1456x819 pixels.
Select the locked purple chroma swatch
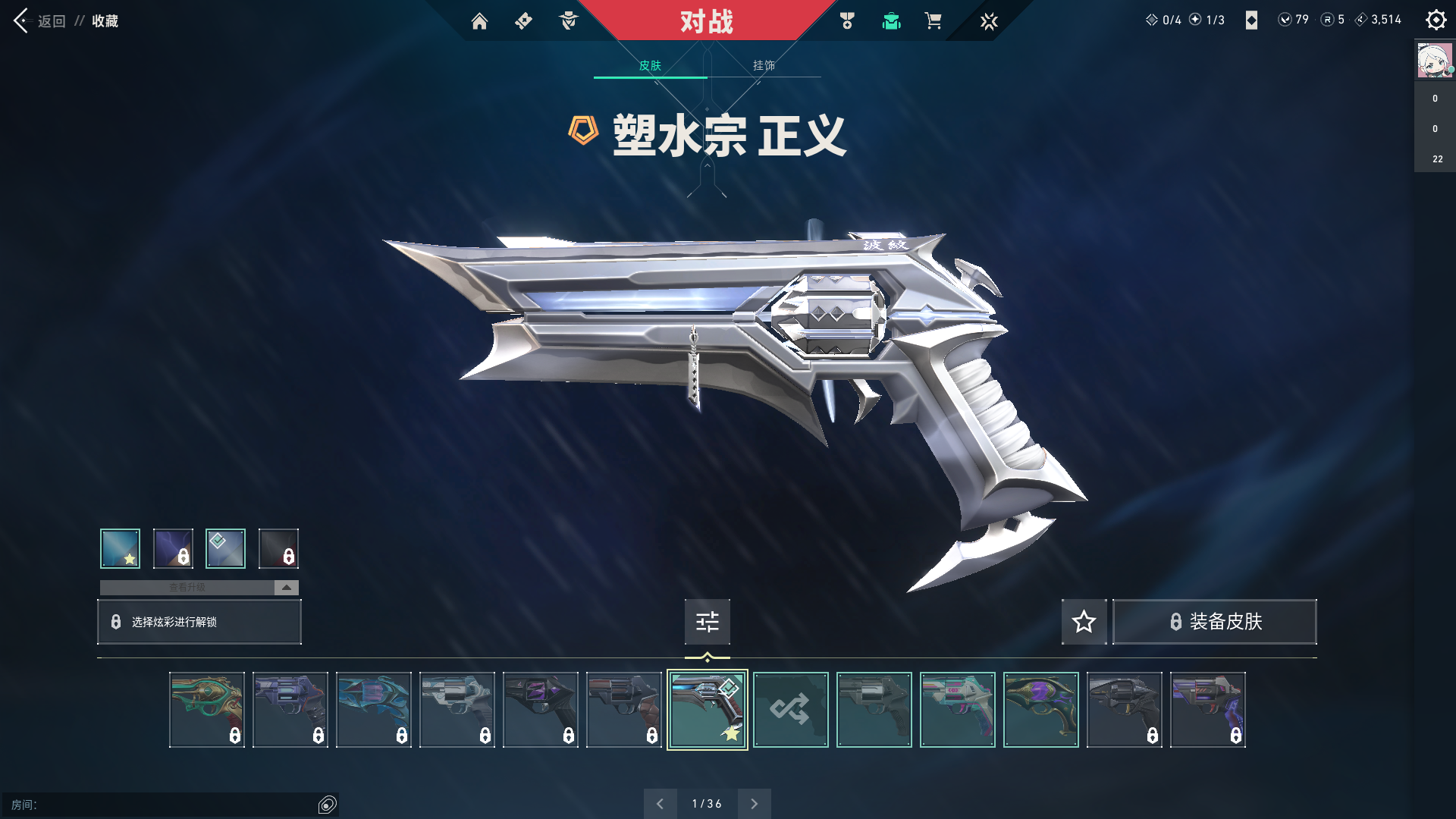pos(173,548)
